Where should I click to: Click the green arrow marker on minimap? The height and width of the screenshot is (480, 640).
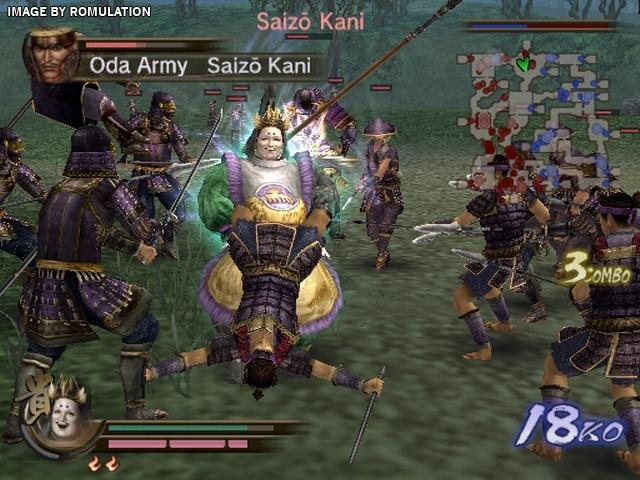(x=522, y=63)
